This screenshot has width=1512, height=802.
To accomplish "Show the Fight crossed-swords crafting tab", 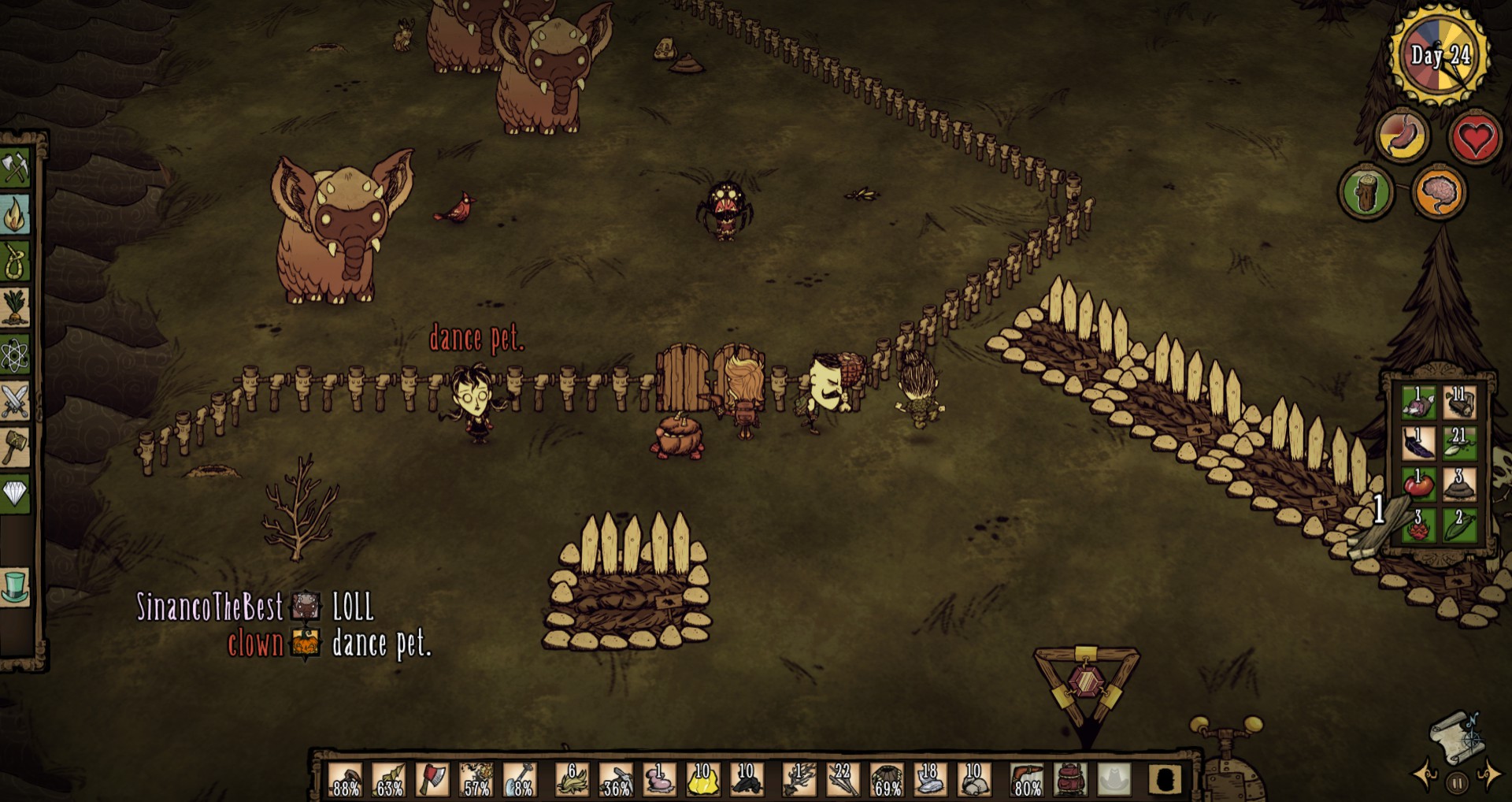I will (x=16, y=401).
